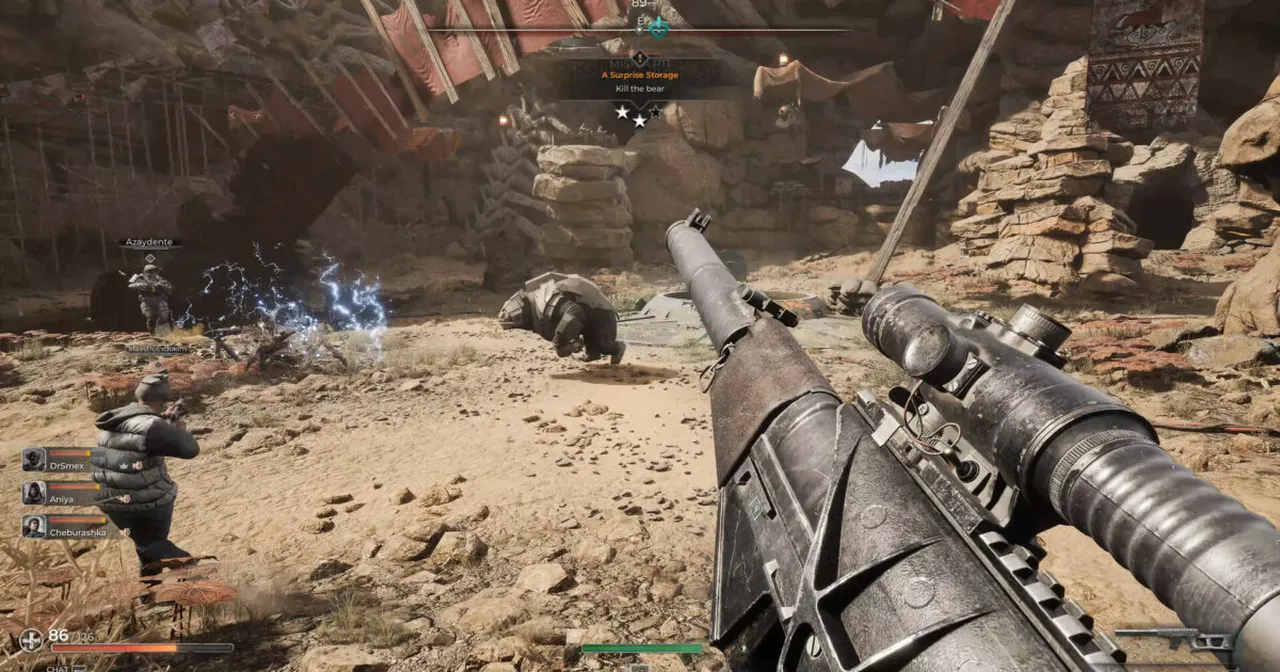Click the teal objective marker on the compass
The image size is (1280, 672).
click(658, 28)
